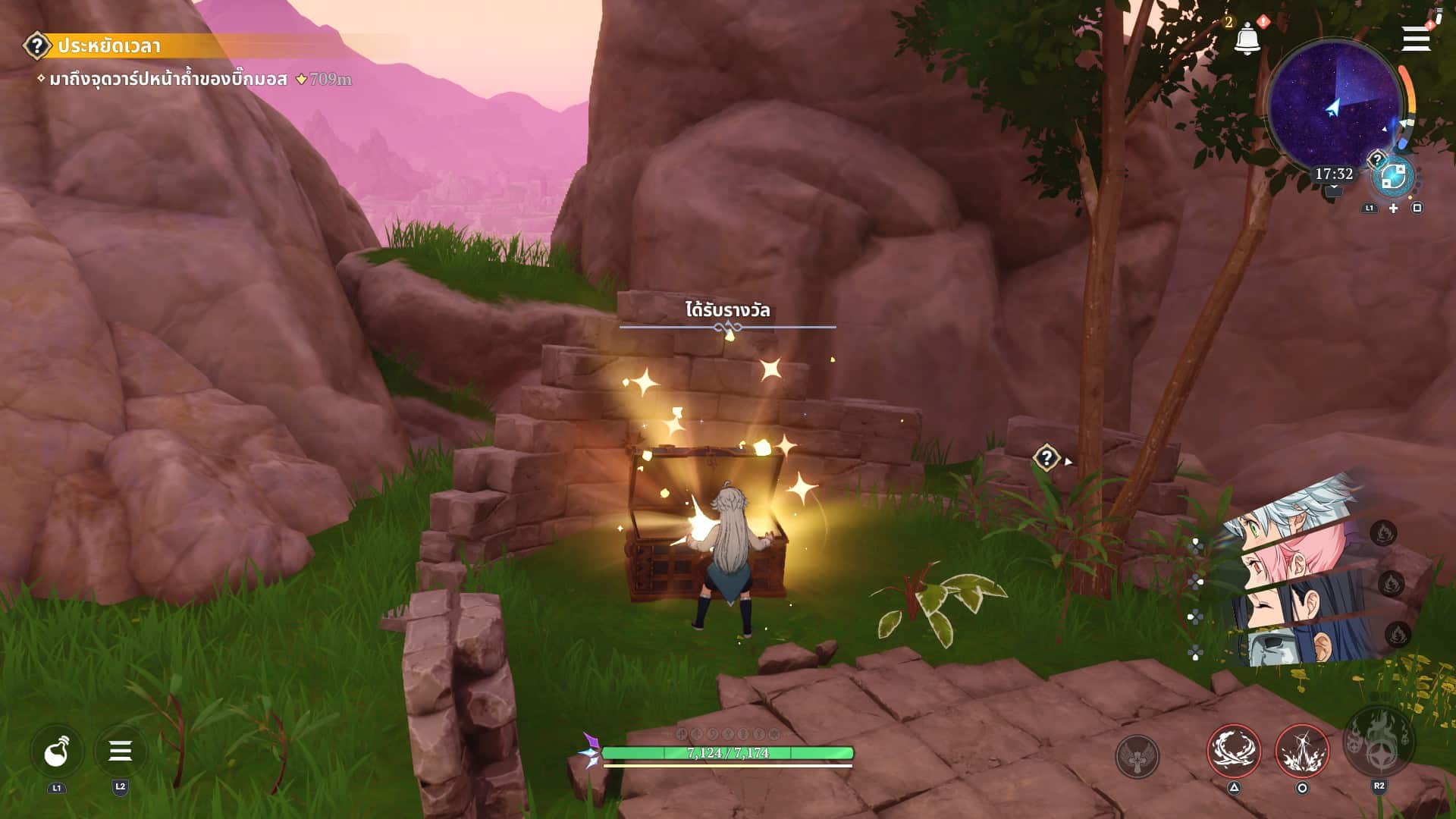Activate the teal warp gadget icon

pos(1393,177)
